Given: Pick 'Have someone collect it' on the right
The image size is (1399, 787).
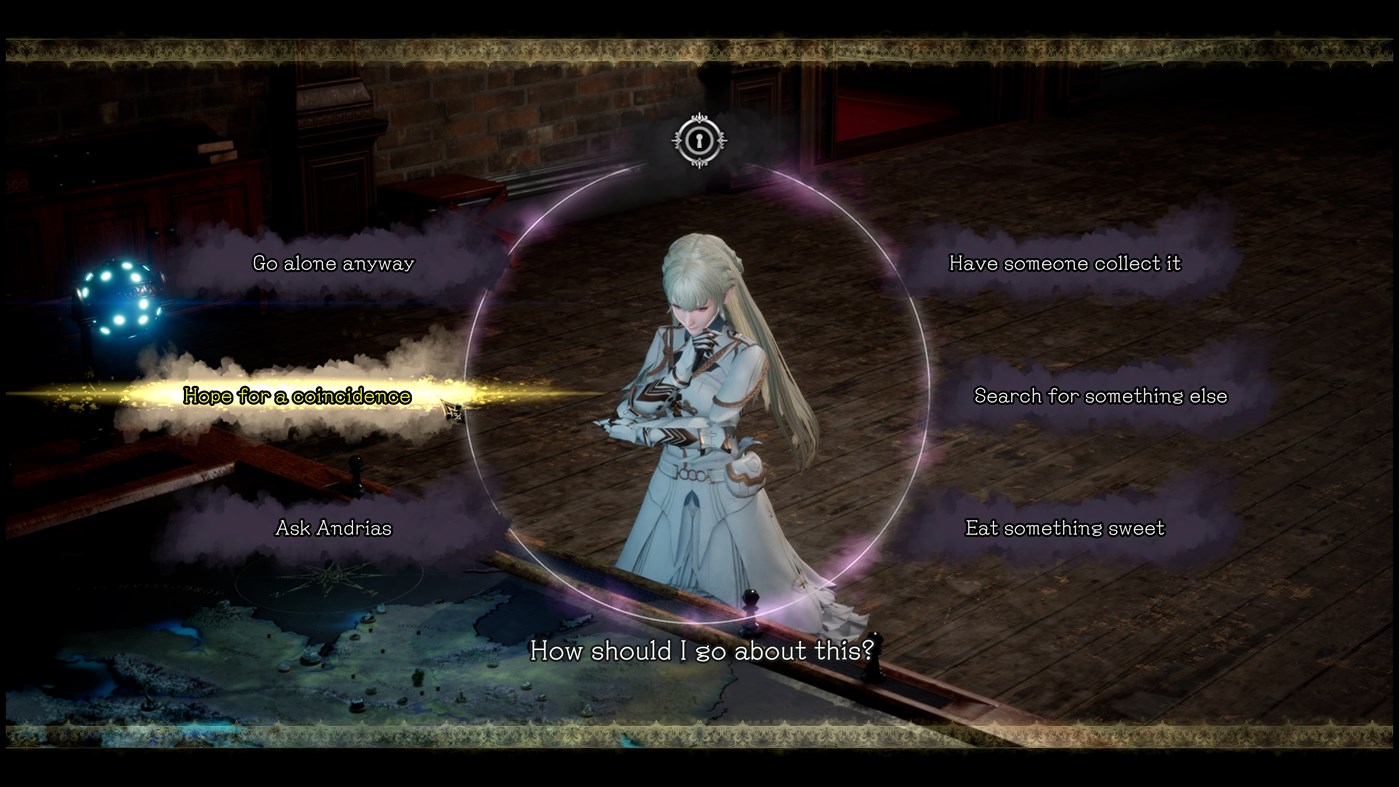Looking at the screenshot, I should tap(1063, 263).
